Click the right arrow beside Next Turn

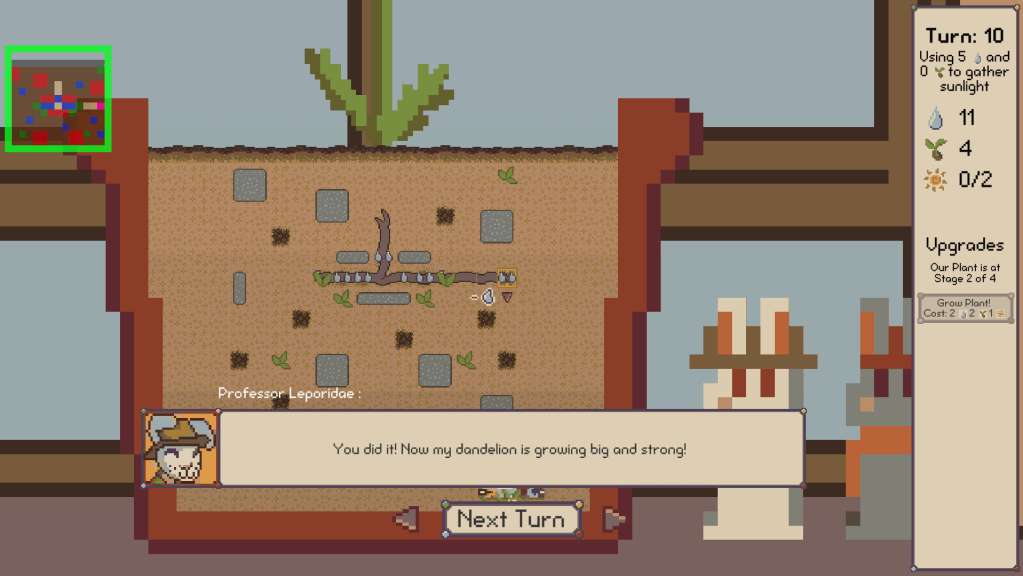[614, 519]
